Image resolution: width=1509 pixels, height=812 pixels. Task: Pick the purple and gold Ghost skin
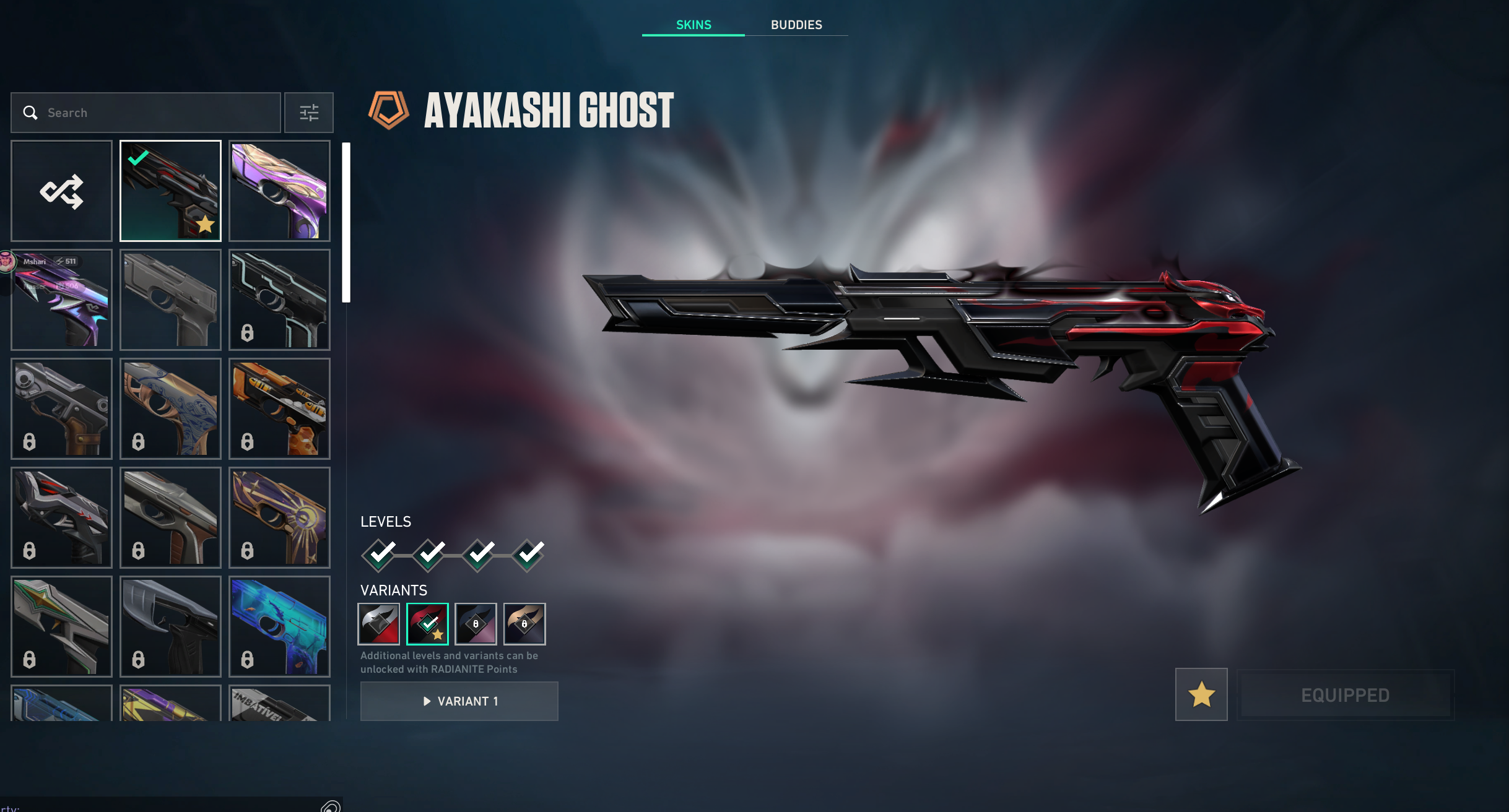point(279,191)
